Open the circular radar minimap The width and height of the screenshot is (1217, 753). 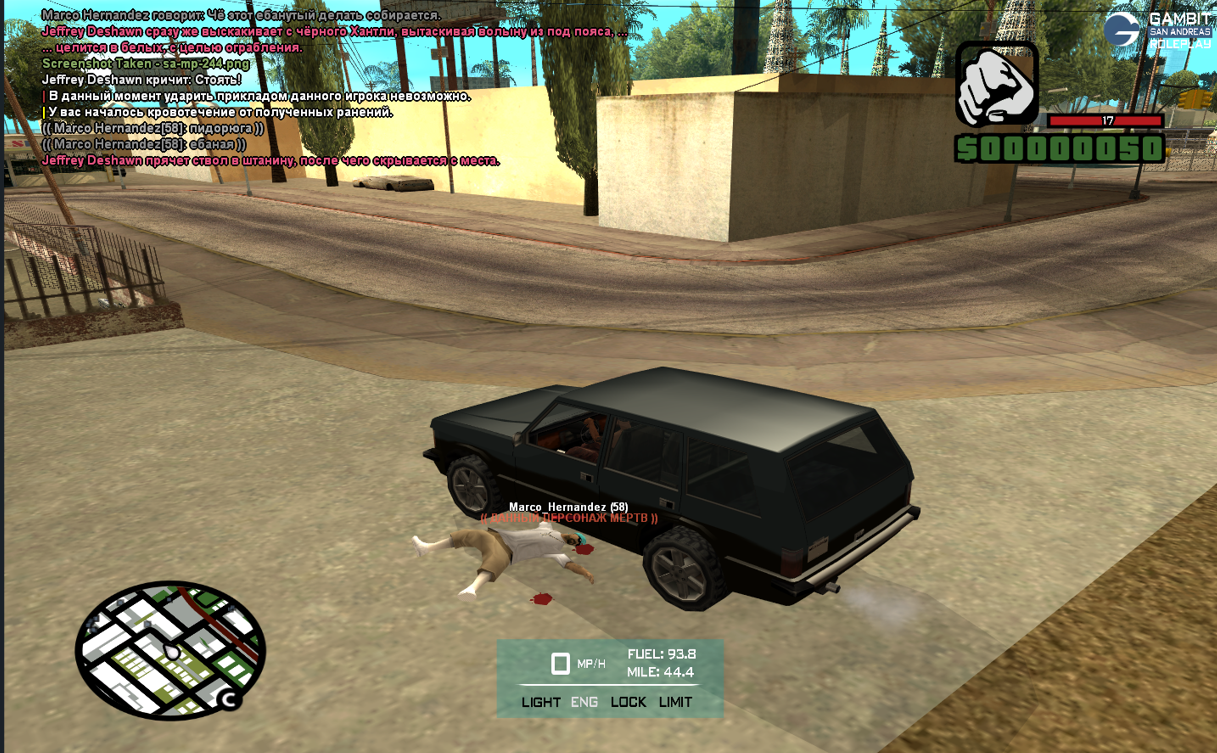pyautogui.click(x=171, y=650)
